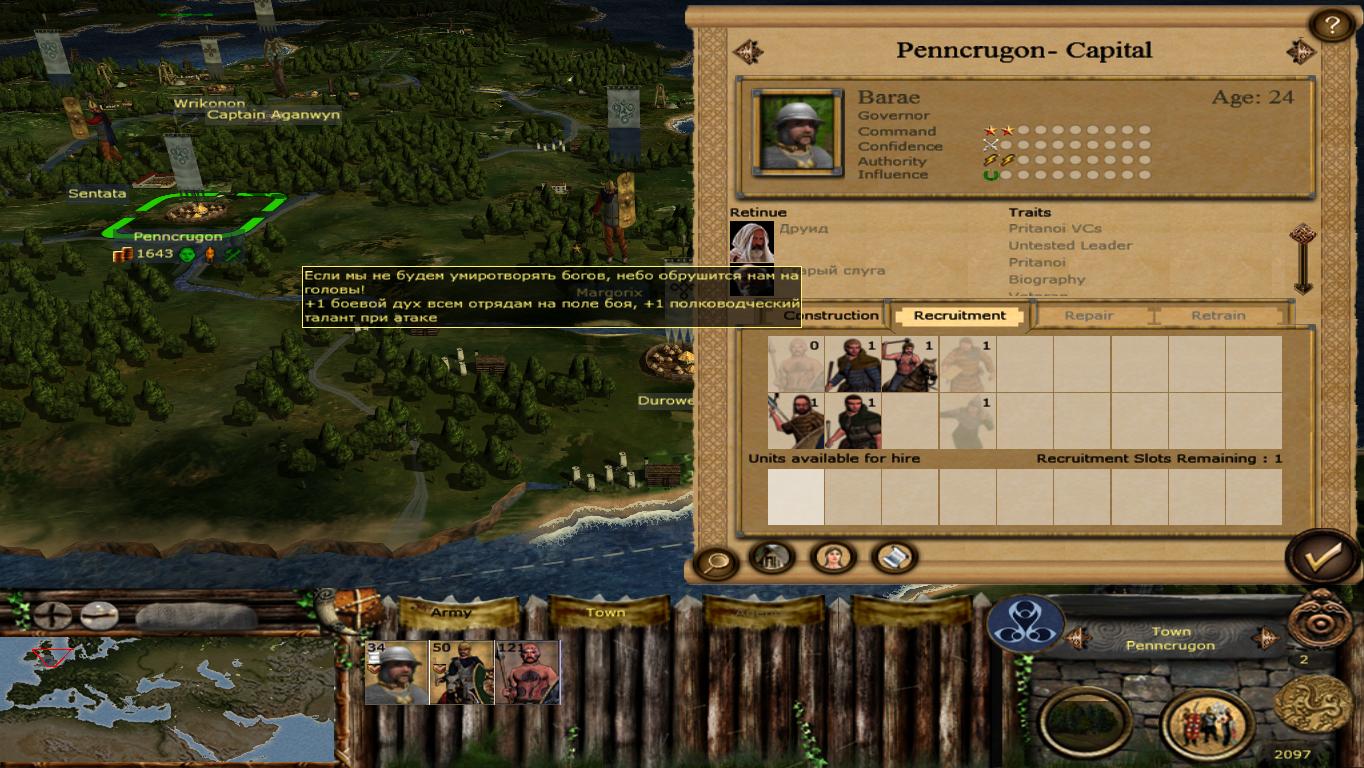Click the round woman-portrait button

coord(833,557)
